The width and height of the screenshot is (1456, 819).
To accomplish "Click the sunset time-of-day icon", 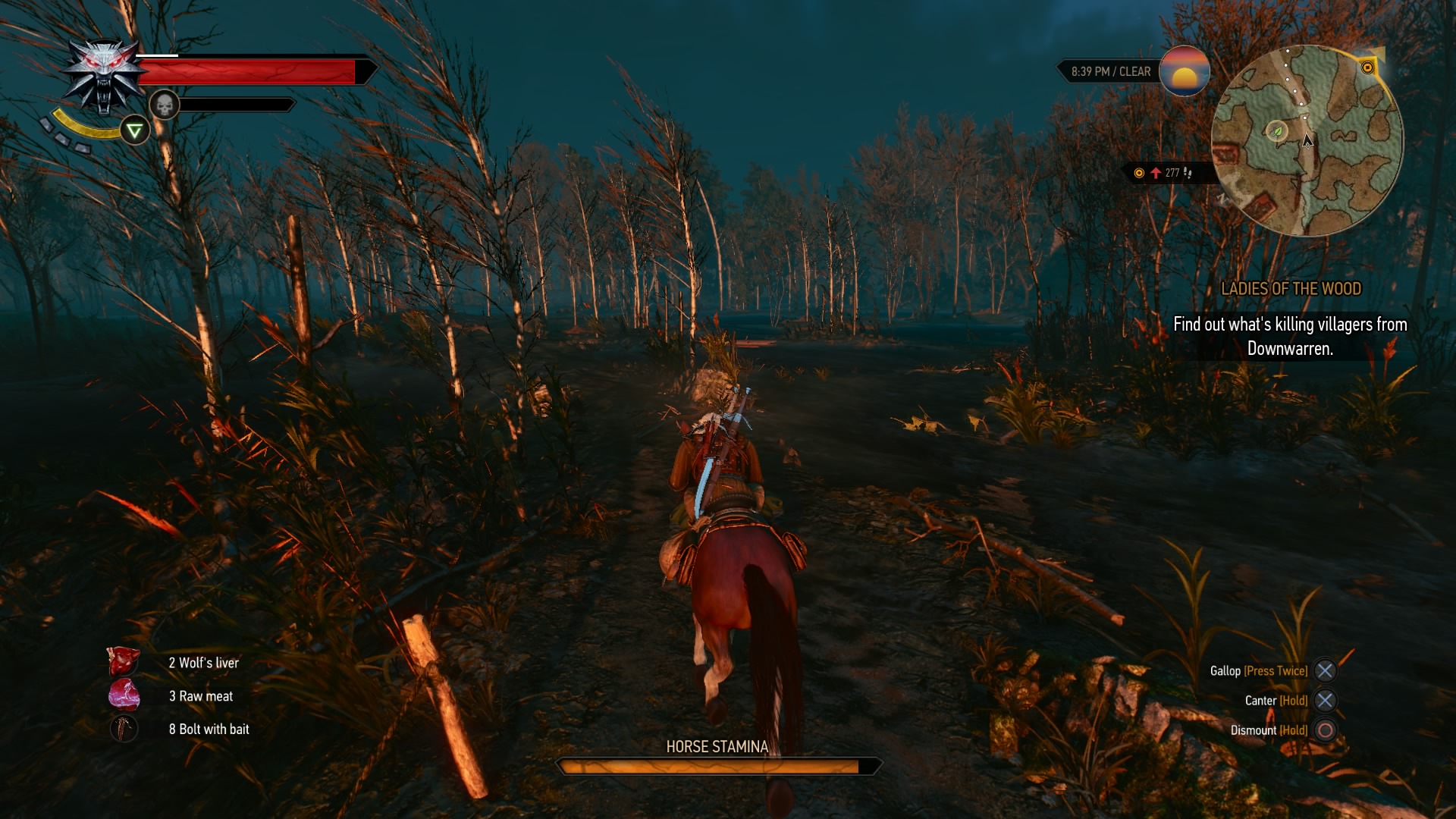I will [x=1184, y=71].
